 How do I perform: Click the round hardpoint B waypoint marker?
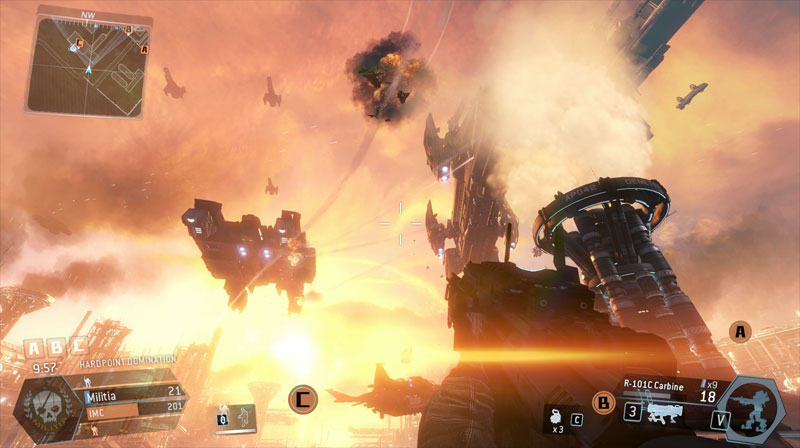[603, 403]
